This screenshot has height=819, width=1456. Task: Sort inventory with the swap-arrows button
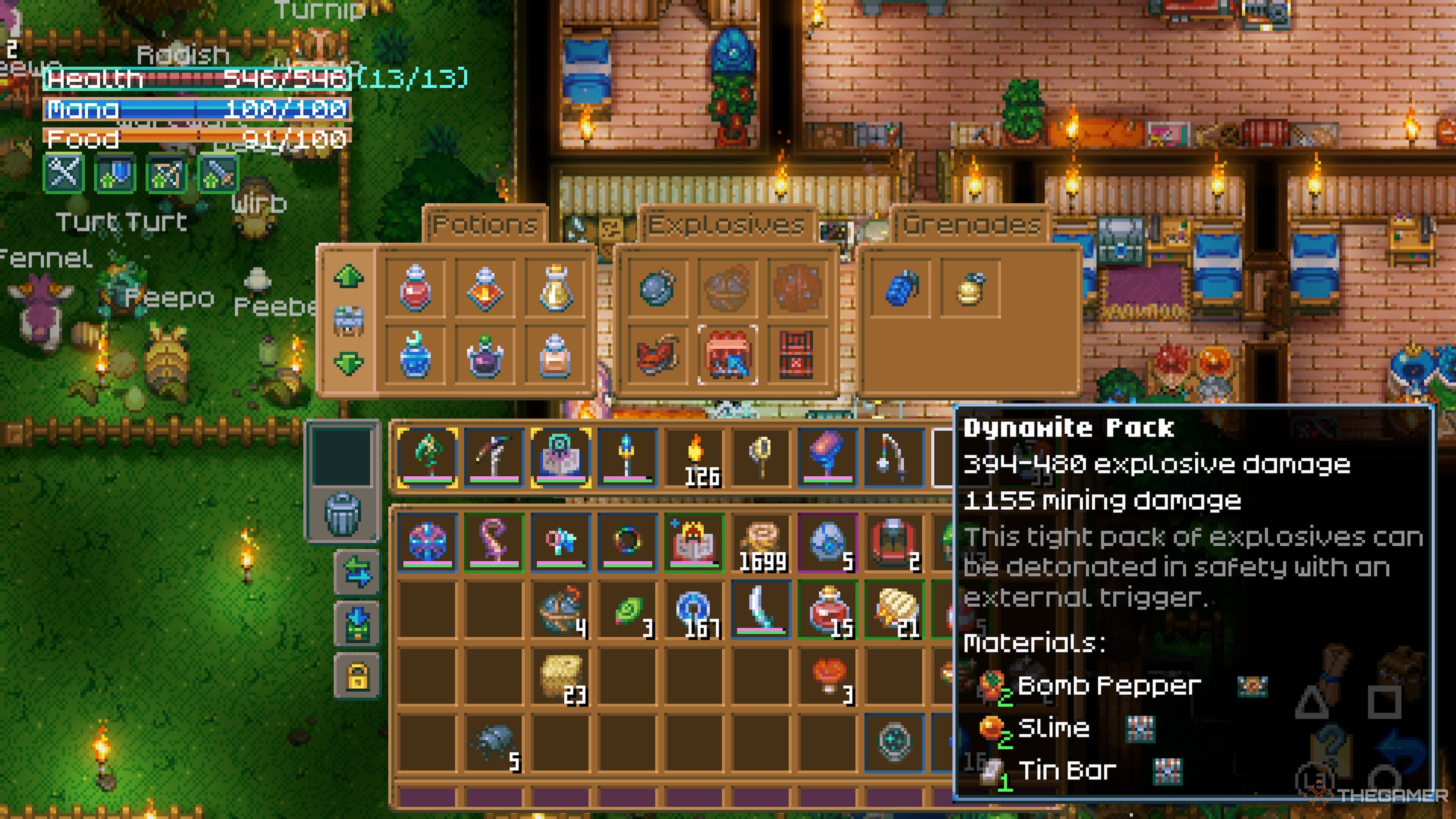(357, 571)
